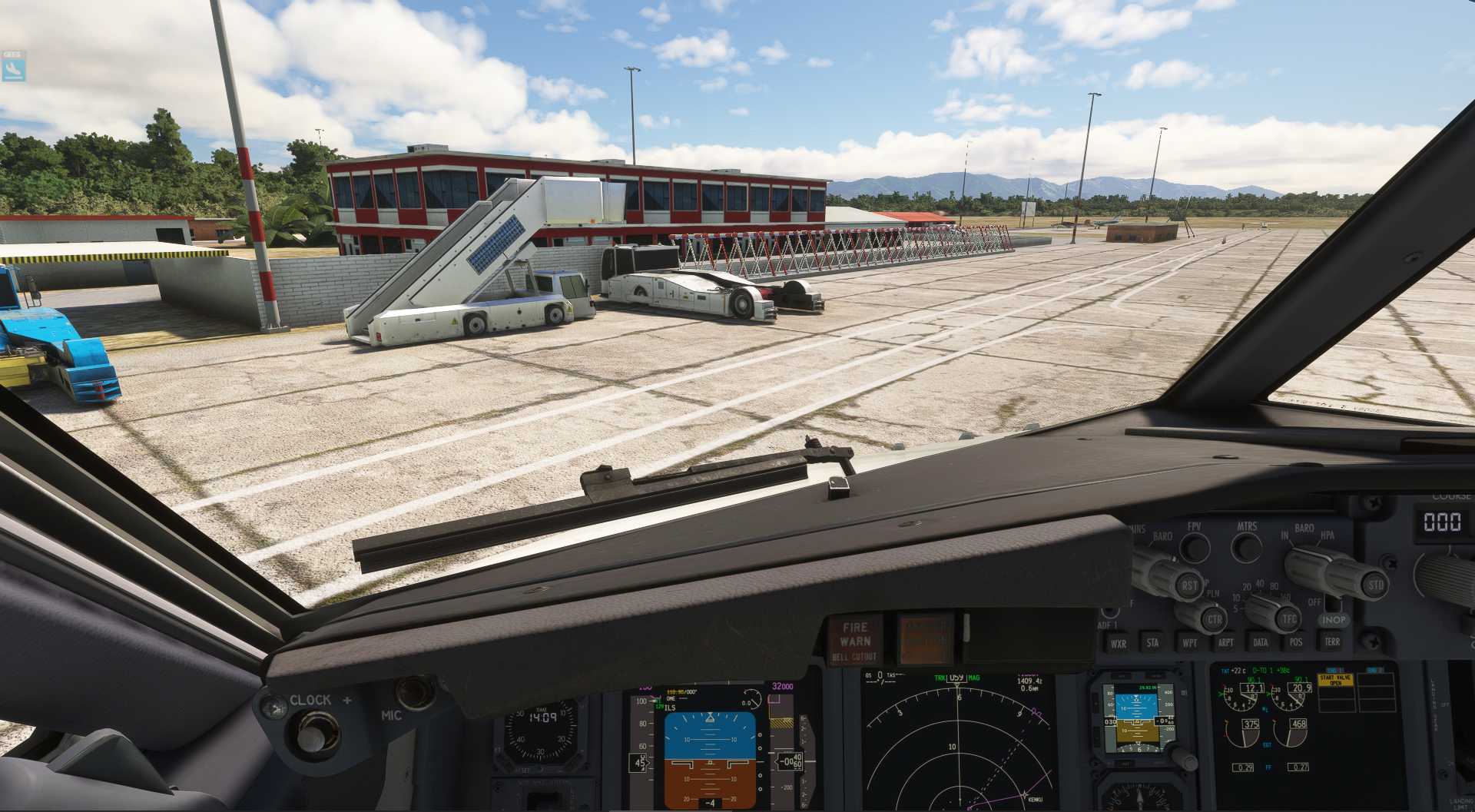
Task: Toggle the WXR weather radar button
Action: tap(1118, 644)
